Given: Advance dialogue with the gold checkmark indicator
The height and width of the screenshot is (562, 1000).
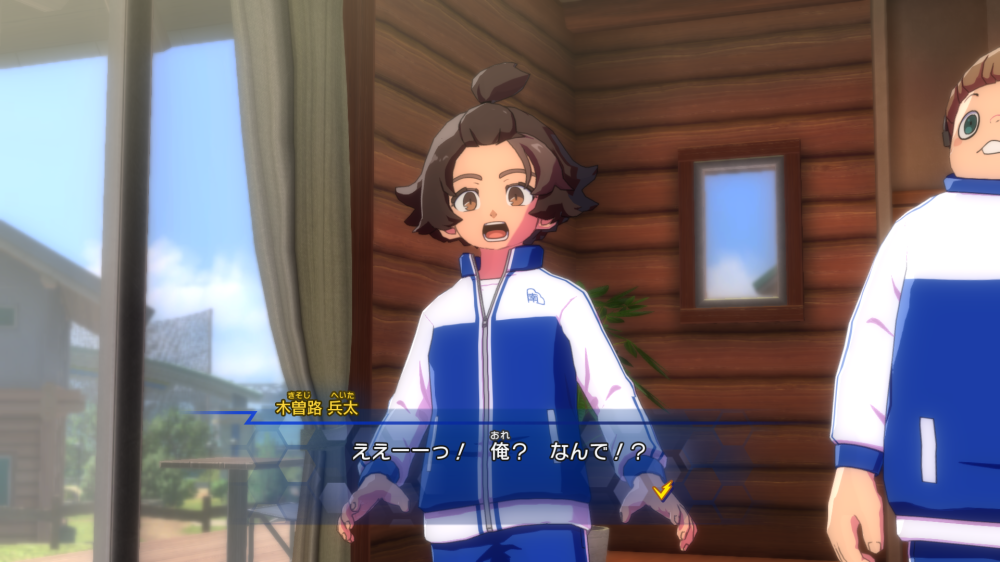Looking at the screenshot, I should (x=662, y=489).
